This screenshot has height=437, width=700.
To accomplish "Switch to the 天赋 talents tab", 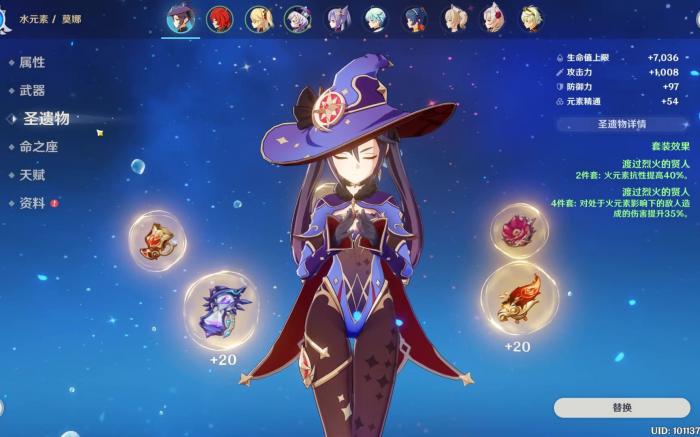I will [32, 175].
